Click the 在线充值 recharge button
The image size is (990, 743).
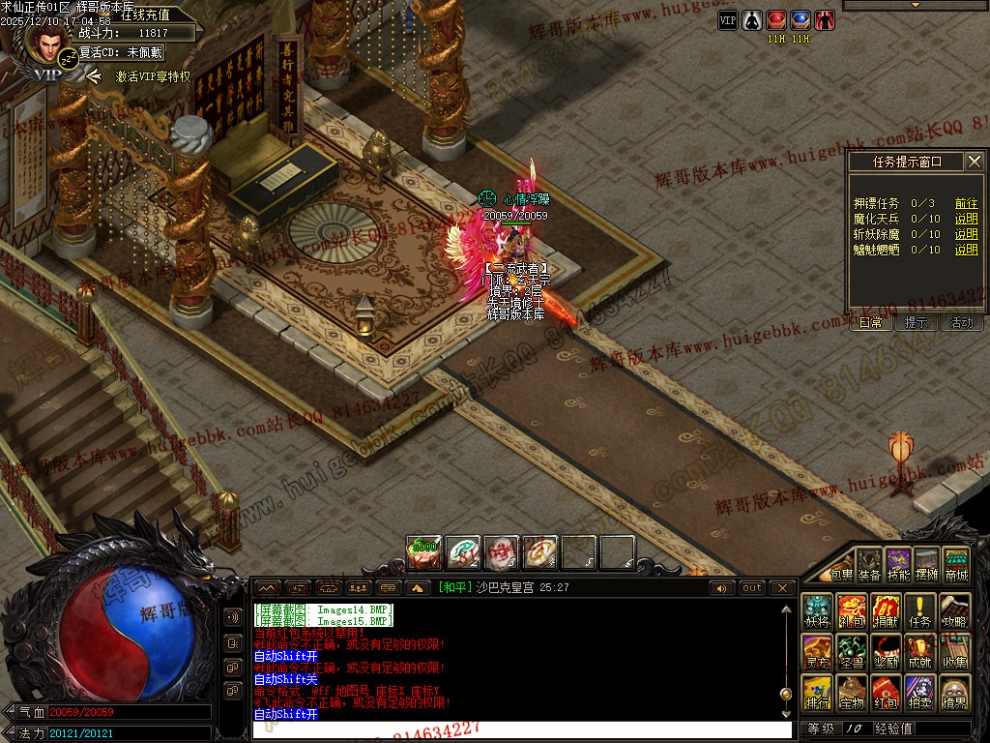coord(145,15)
